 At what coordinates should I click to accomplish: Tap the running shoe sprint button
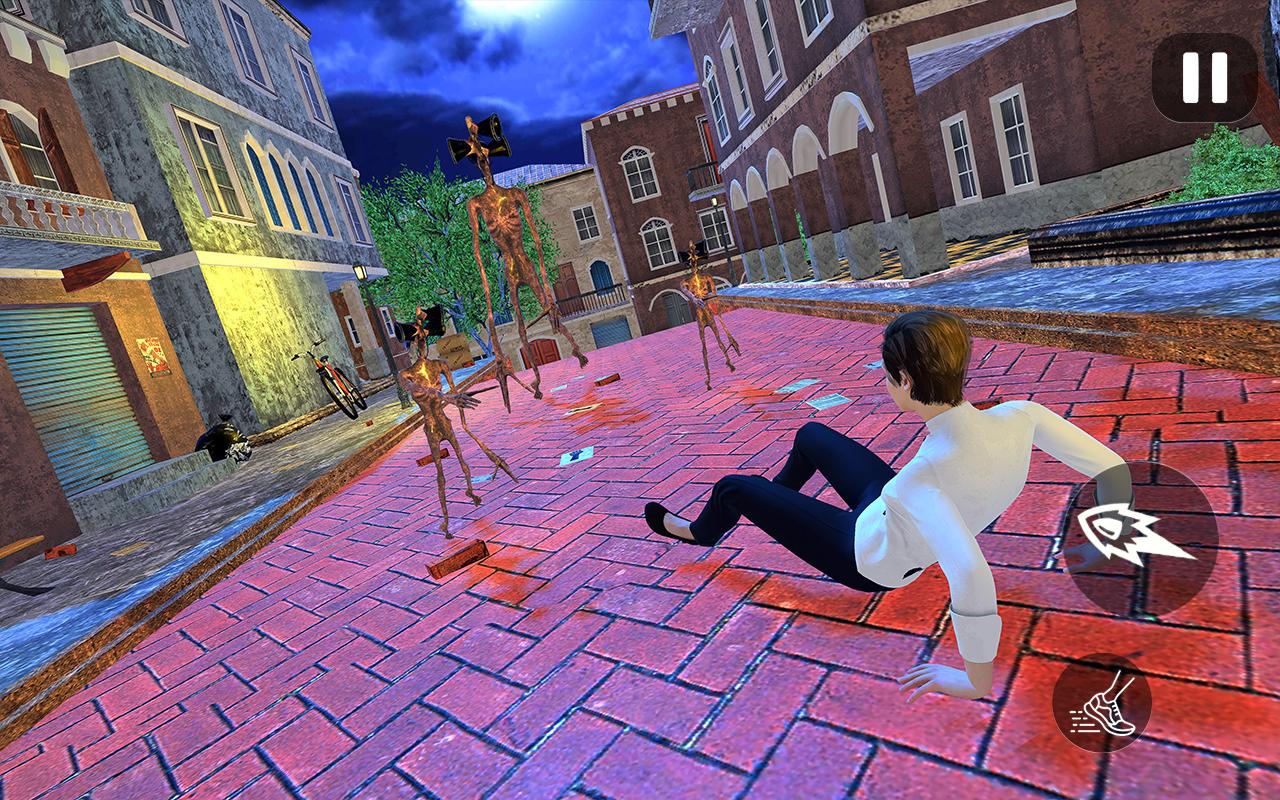point(1102,703)
